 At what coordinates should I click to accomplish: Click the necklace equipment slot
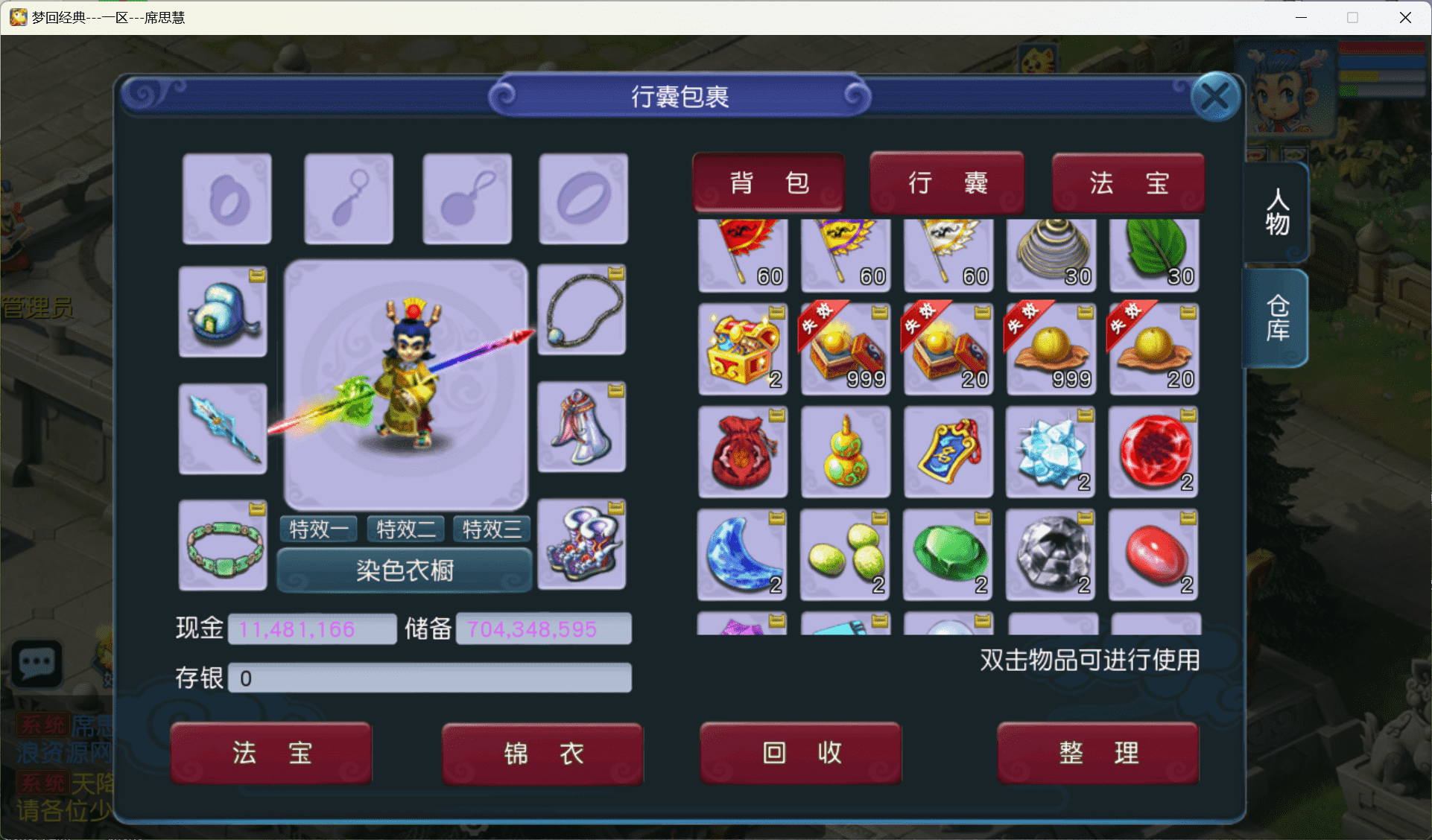tap(582, 311)
